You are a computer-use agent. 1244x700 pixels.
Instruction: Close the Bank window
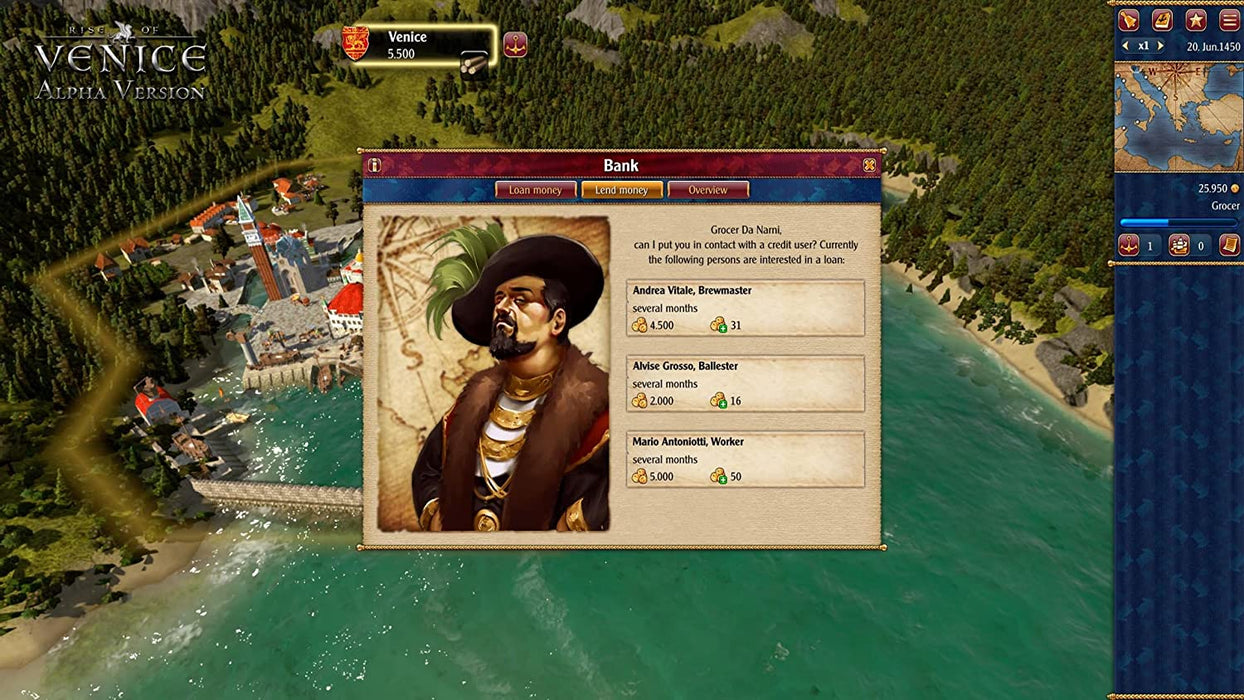pyautogui.click(x=869, y=165)
